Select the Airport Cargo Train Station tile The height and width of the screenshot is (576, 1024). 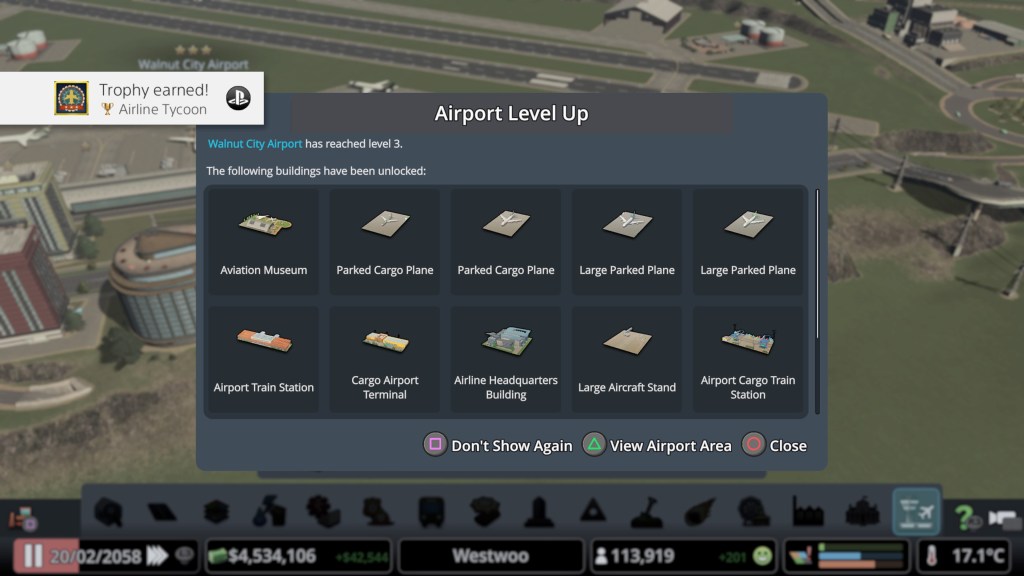click(x=748, y=359)
